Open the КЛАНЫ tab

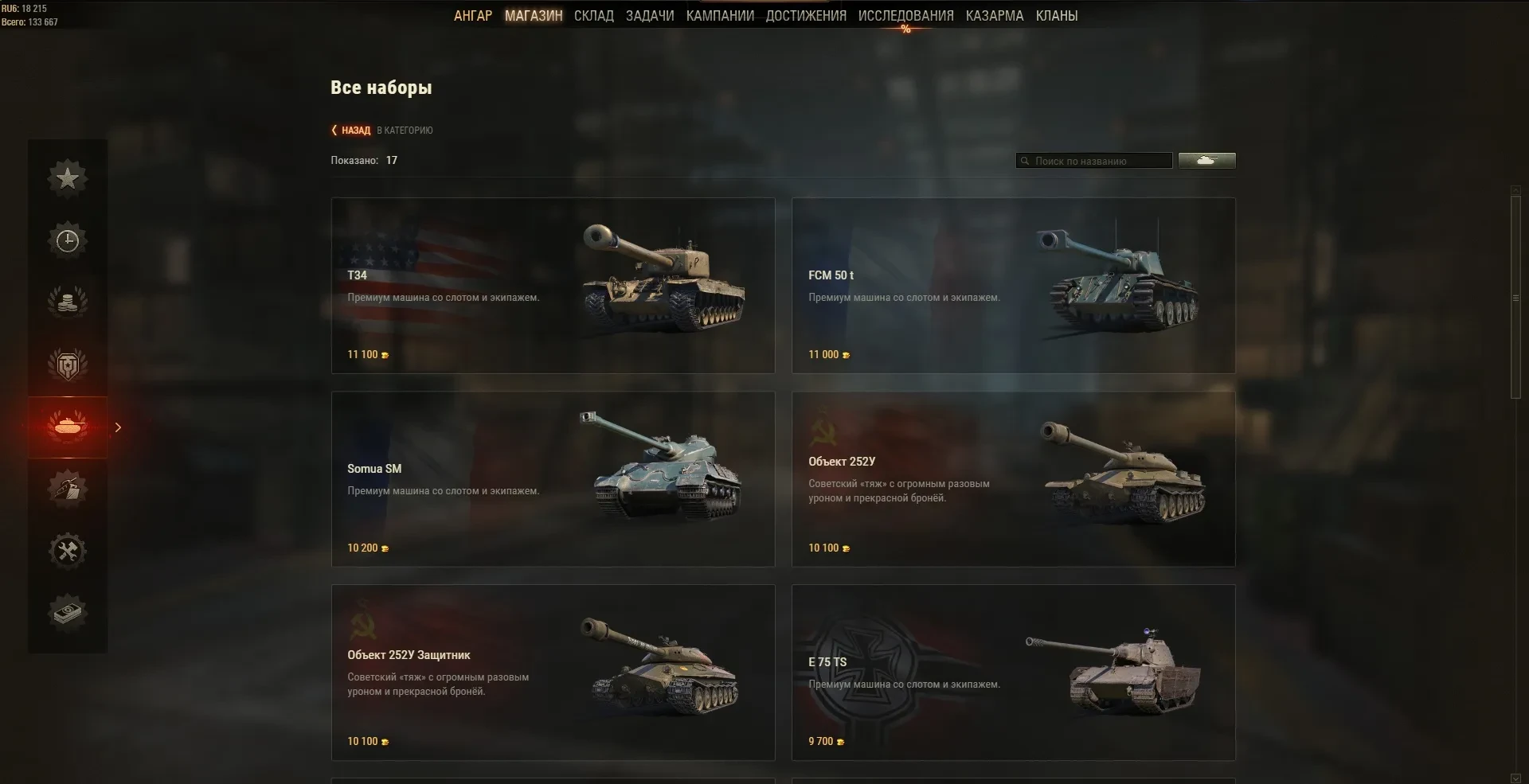coord(1057,16)
